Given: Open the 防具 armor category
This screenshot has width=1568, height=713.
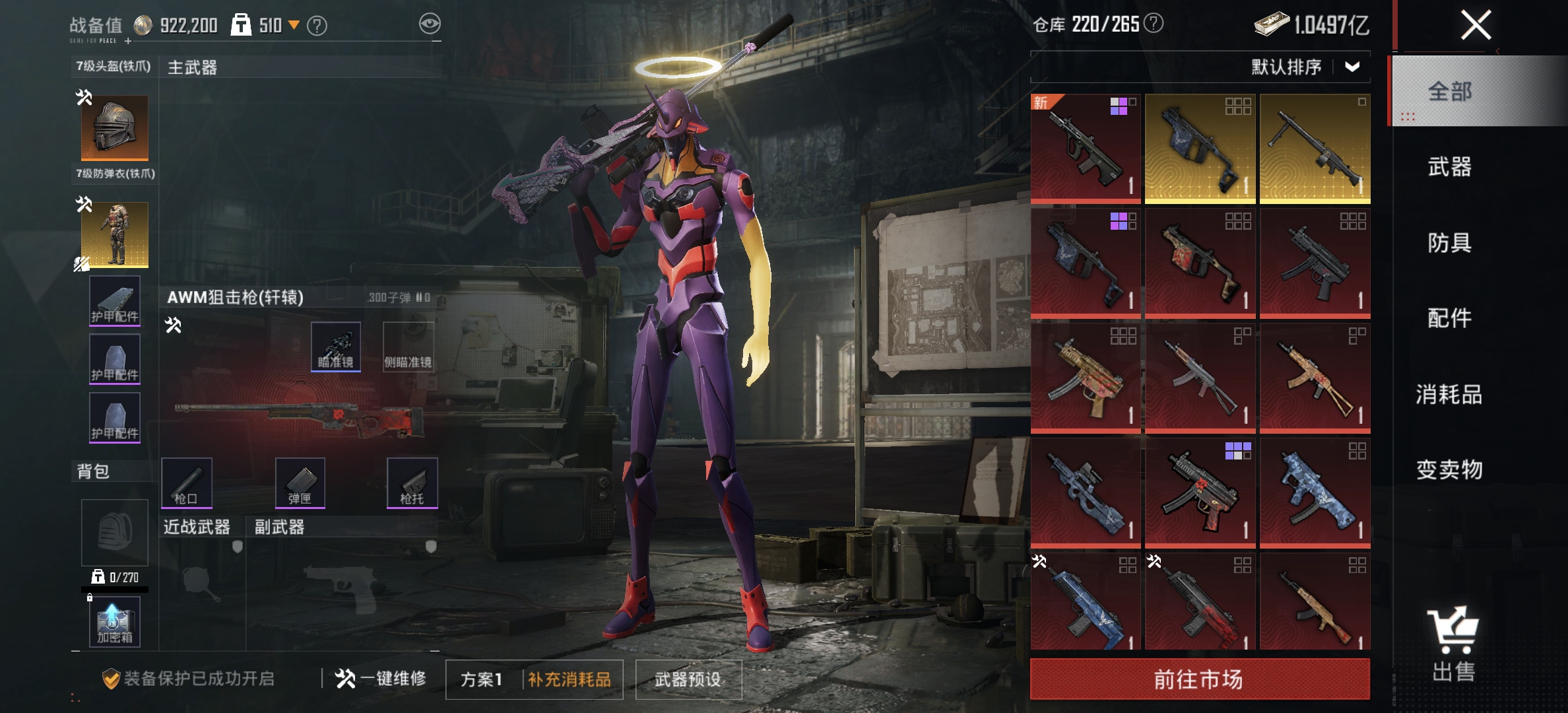Looking at the screenshot, I should coord(1449,243).
